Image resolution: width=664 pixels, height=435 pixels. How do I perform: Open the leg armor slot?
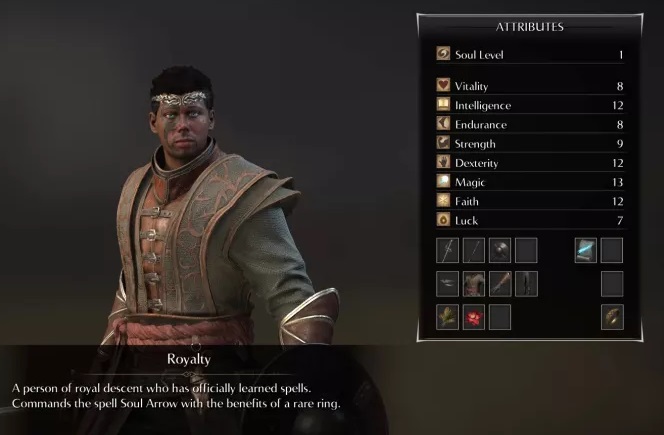click(x=526, y=284)
